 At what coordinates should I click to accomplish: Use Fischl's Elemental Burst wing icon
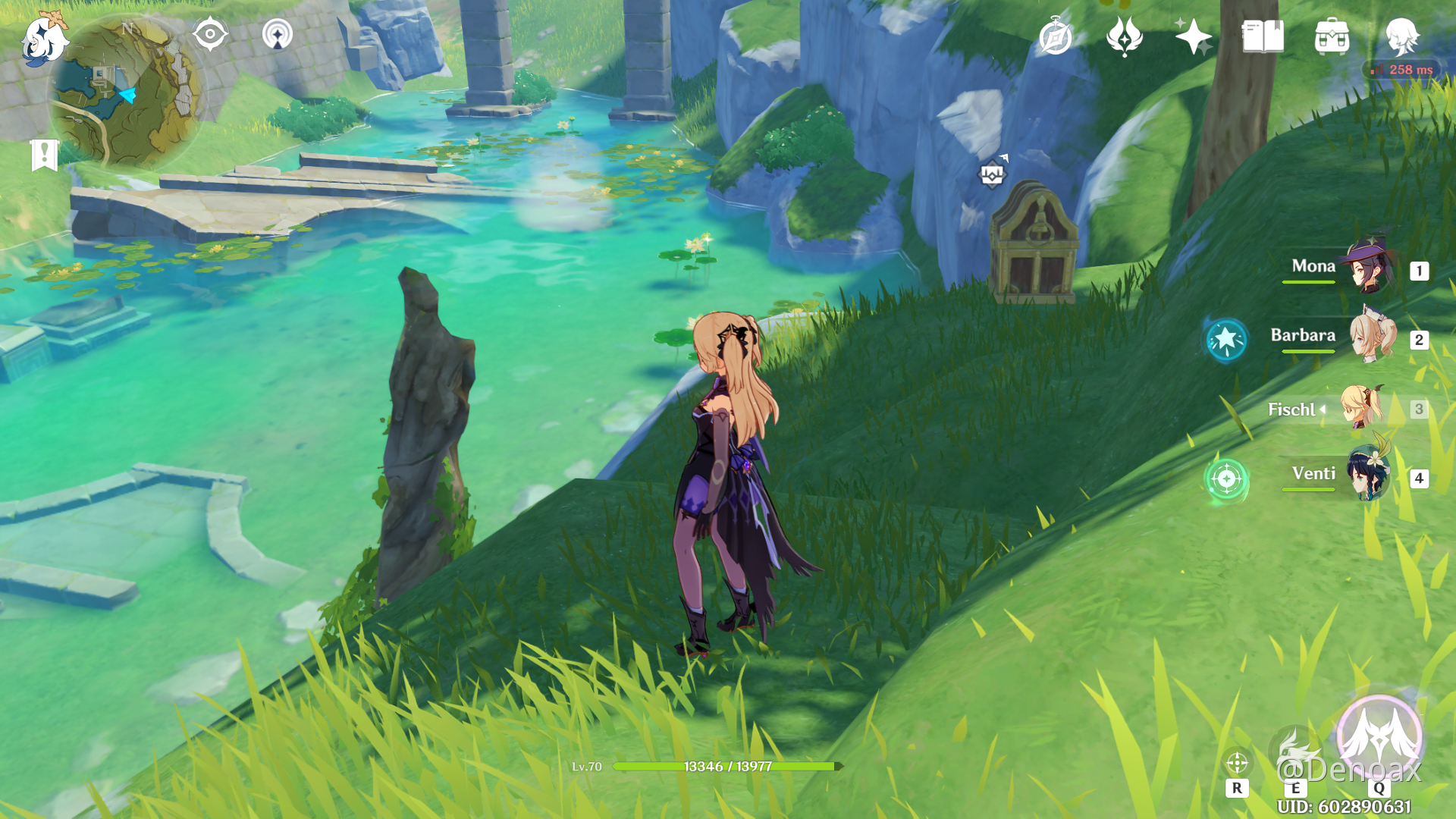1379,737
